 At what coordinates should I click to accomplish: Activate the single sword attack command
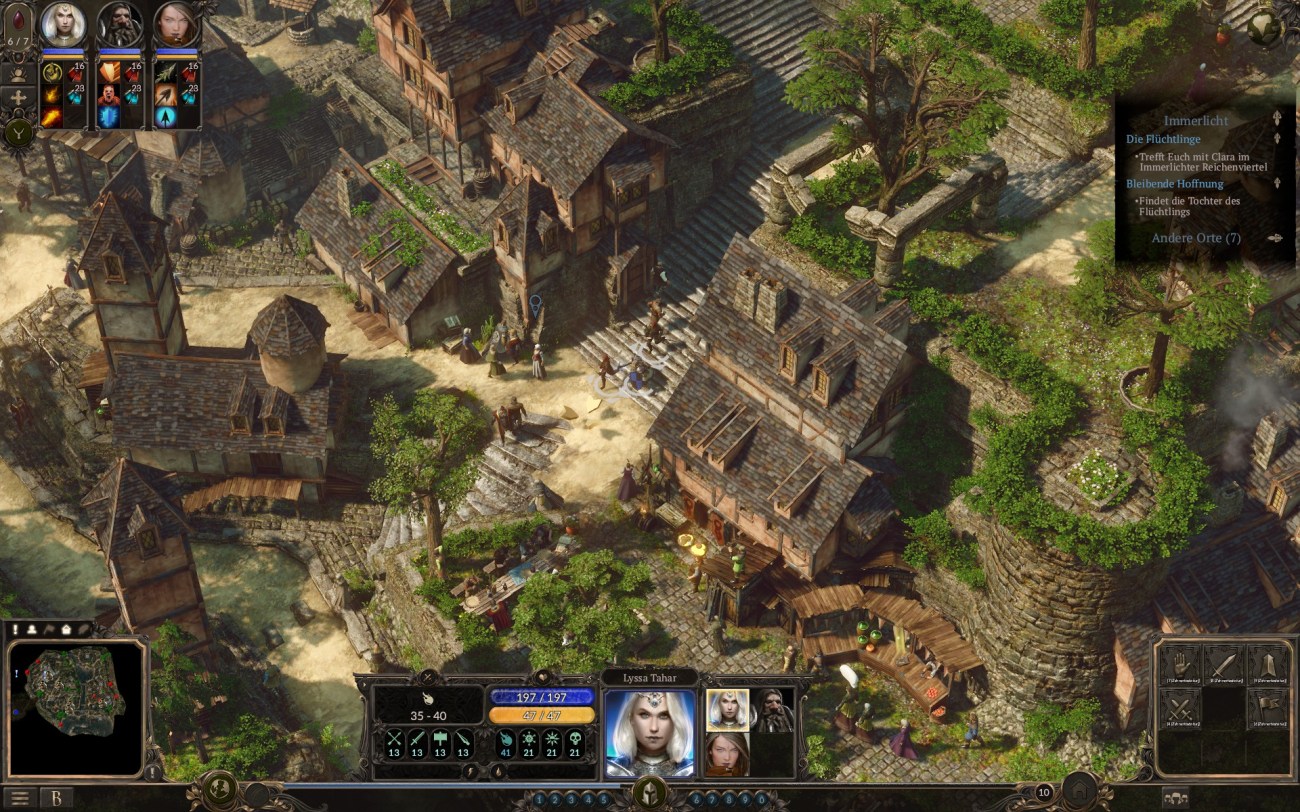(1224, 665)
